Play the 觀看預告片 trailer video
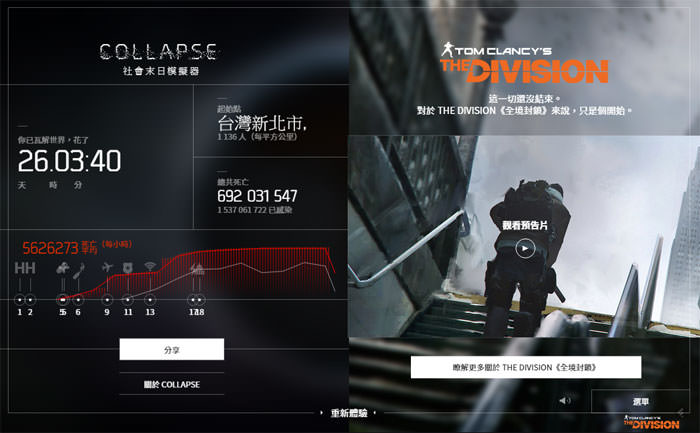 point(525,248)
